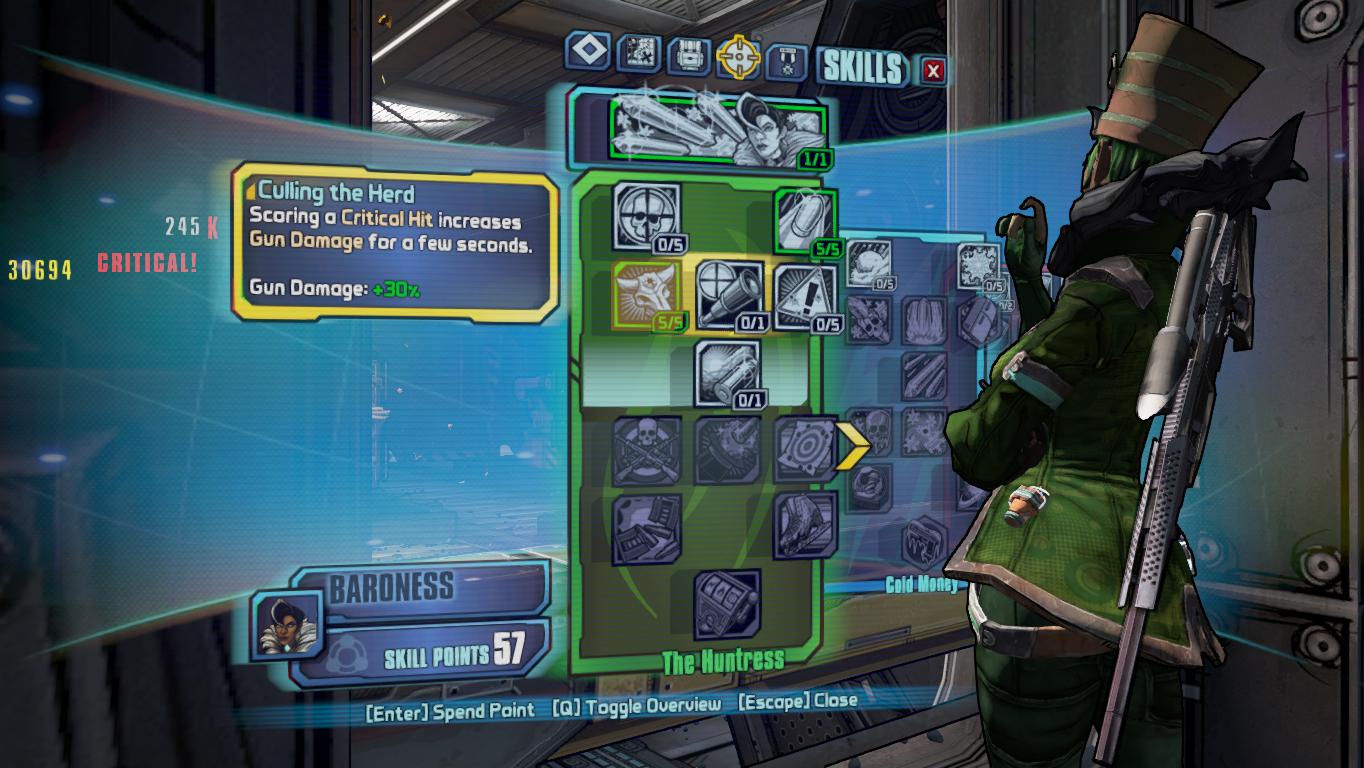Viewport: 1364px width, 768px height.
Task: Select the gun barrel skill at 0/1
Action: (727, 373)
